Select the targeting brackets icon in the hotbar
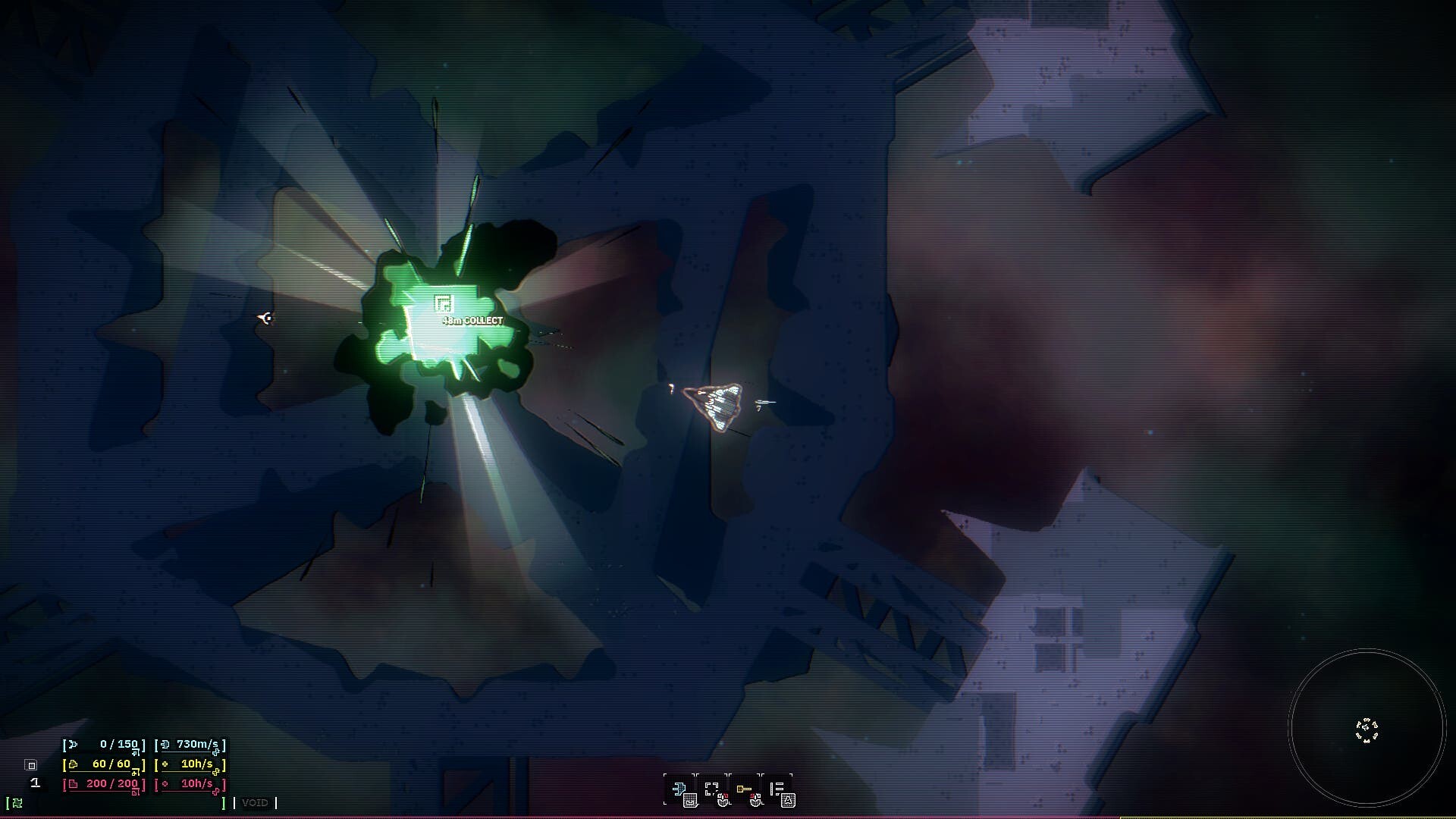The height and width of the screenshot is (819, 1456). [x=711, y=789]
